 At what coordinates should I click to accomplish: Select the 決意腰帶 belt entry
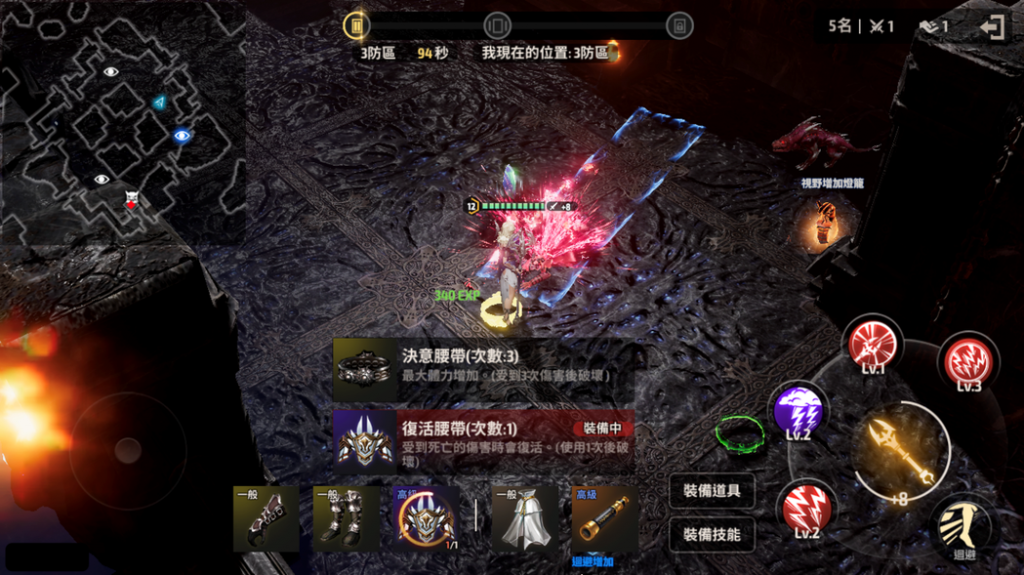pos(483,366)
